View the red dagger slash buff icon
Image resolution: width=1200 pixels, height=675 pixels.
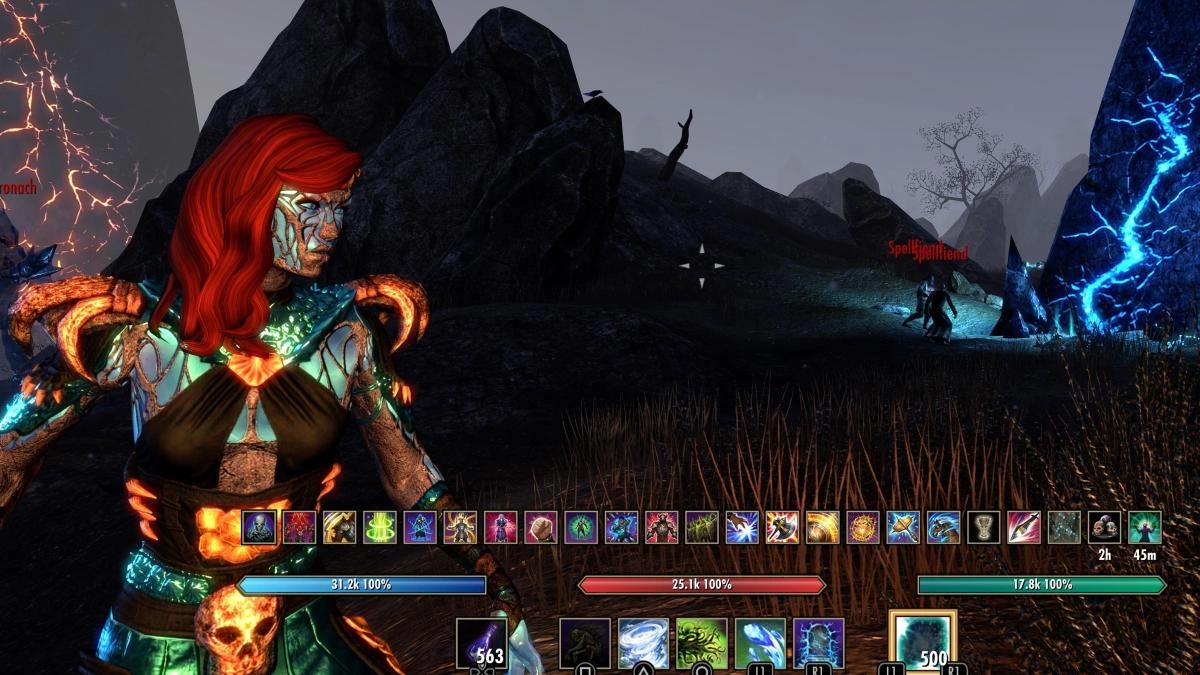point(1024,527)
